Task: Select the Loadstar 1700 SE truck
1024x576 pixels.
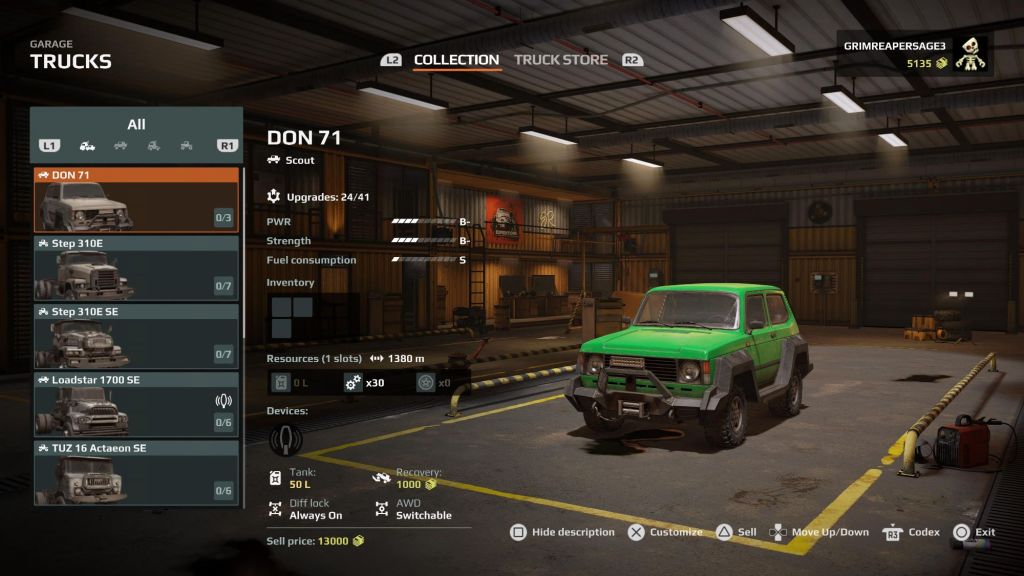Action: click(136, 405)
